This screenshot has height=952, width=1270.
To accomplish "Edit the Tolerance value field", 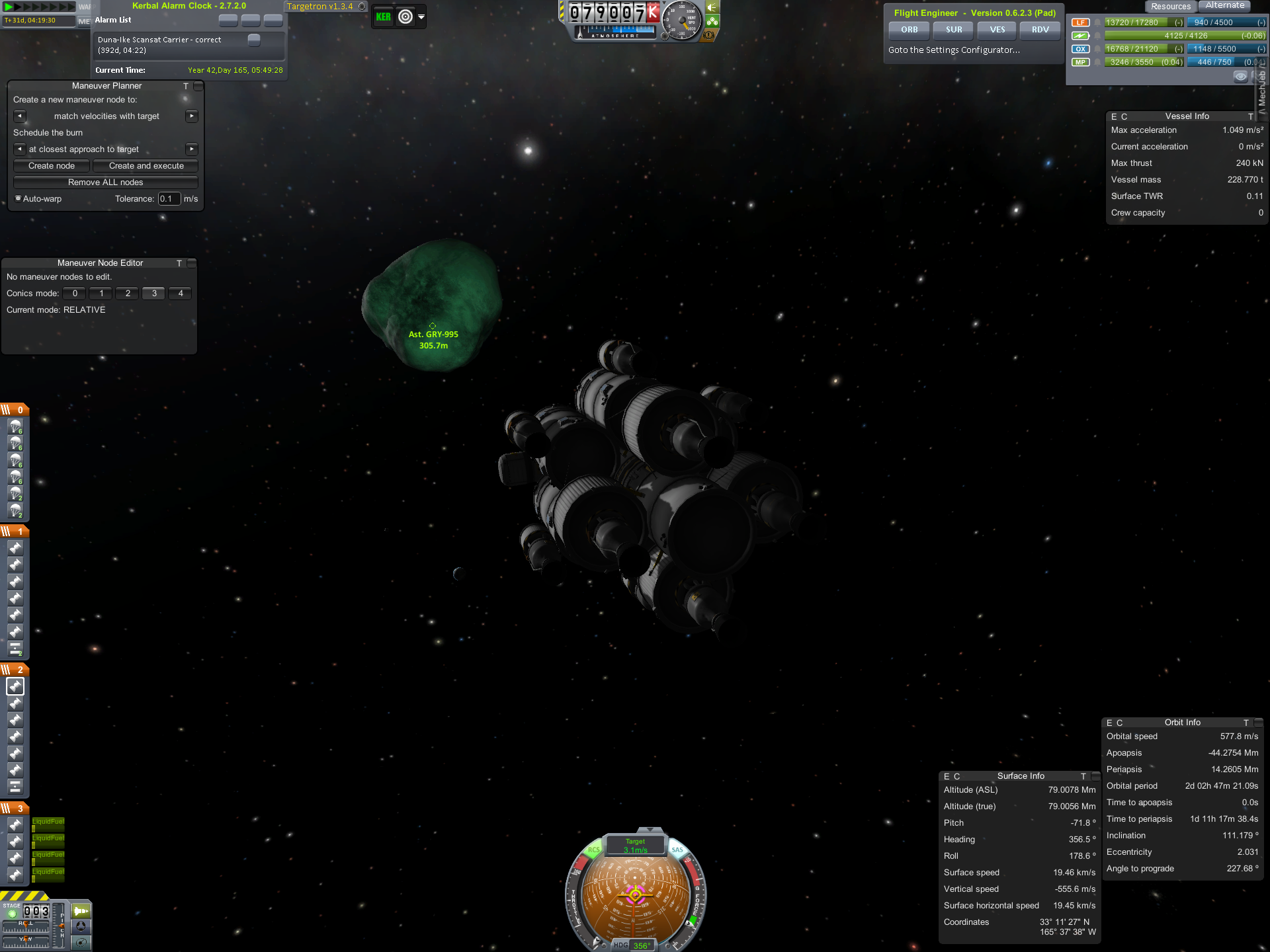I will [169, 199].
